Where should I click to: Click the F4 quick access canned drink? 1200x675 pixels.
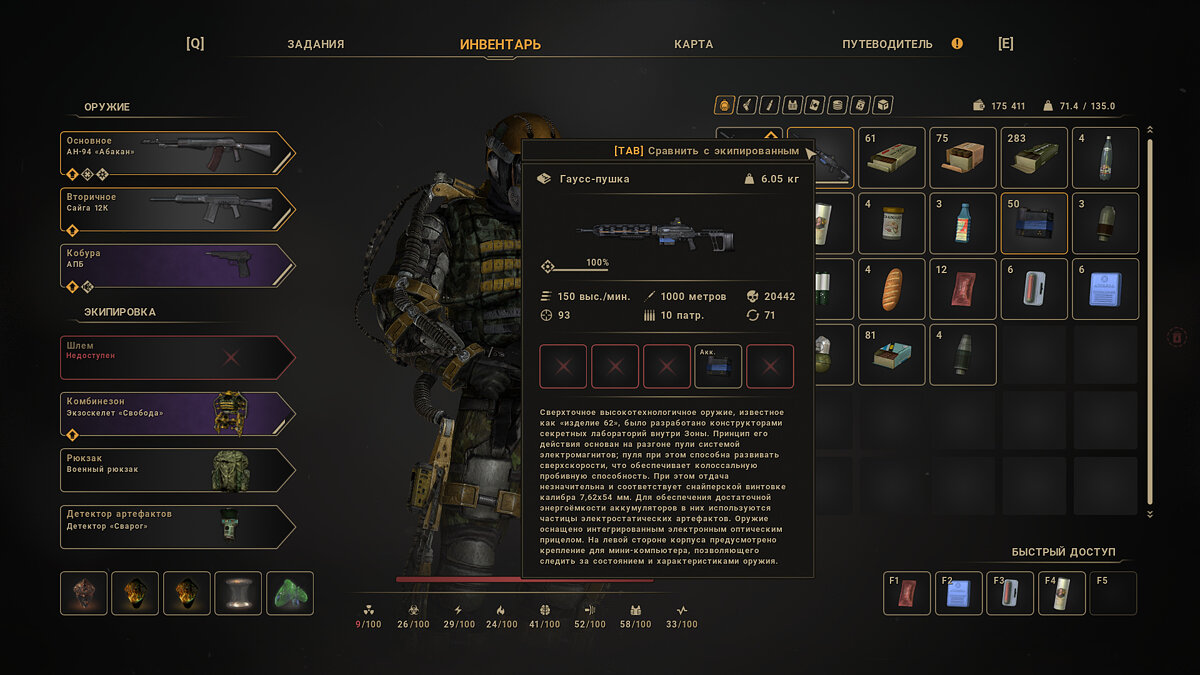tap(1061, 594)
